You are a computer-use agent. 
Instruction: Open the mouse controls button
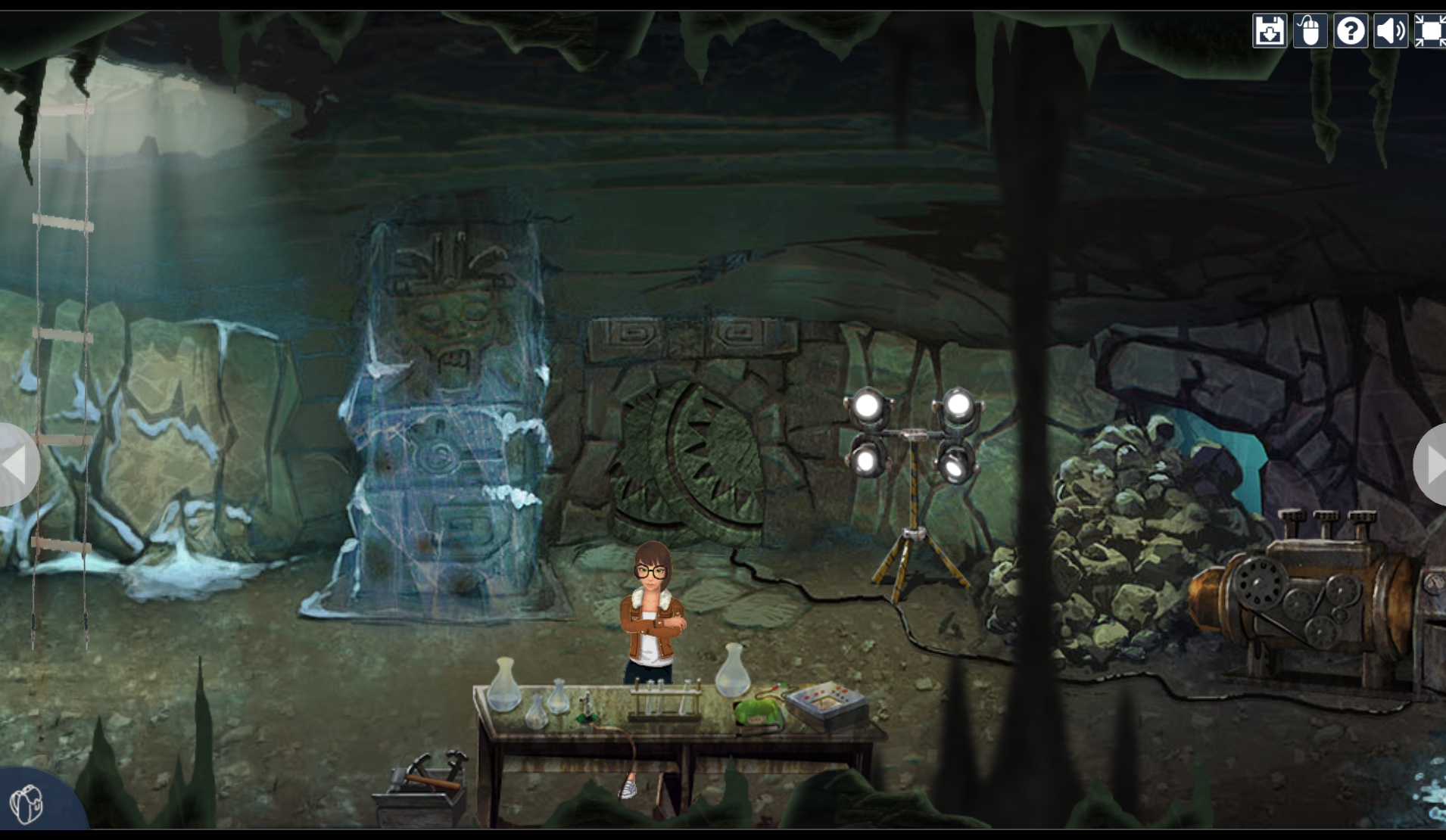pos(1310,31)
